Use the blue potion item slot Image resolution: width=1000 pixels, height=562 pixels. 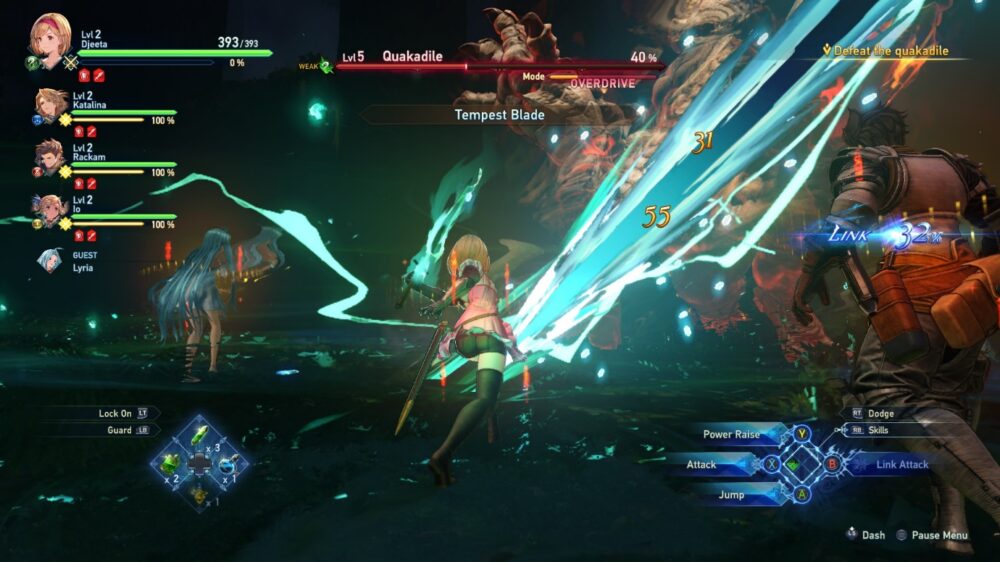229,463
